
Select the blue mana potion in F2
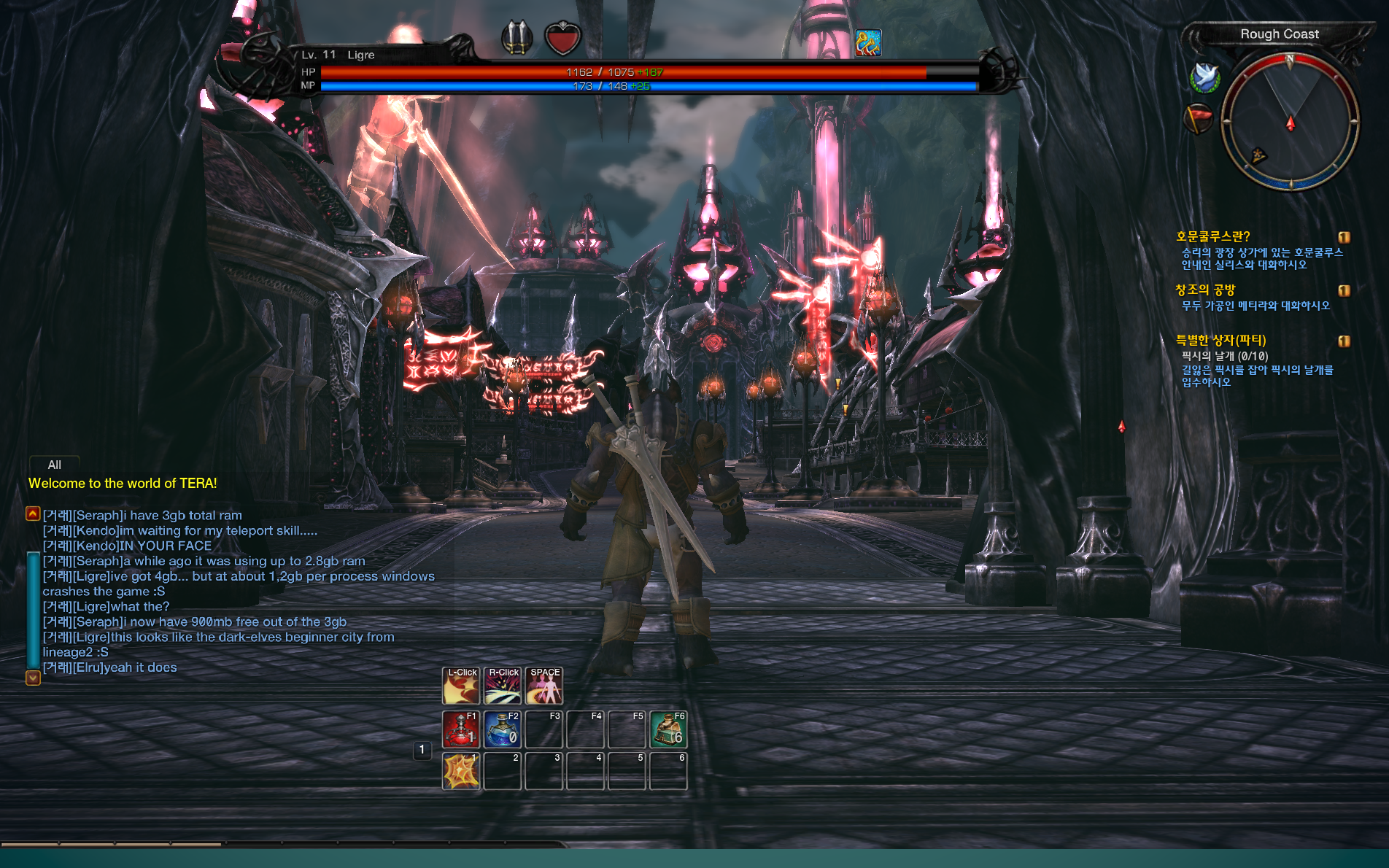503,729
